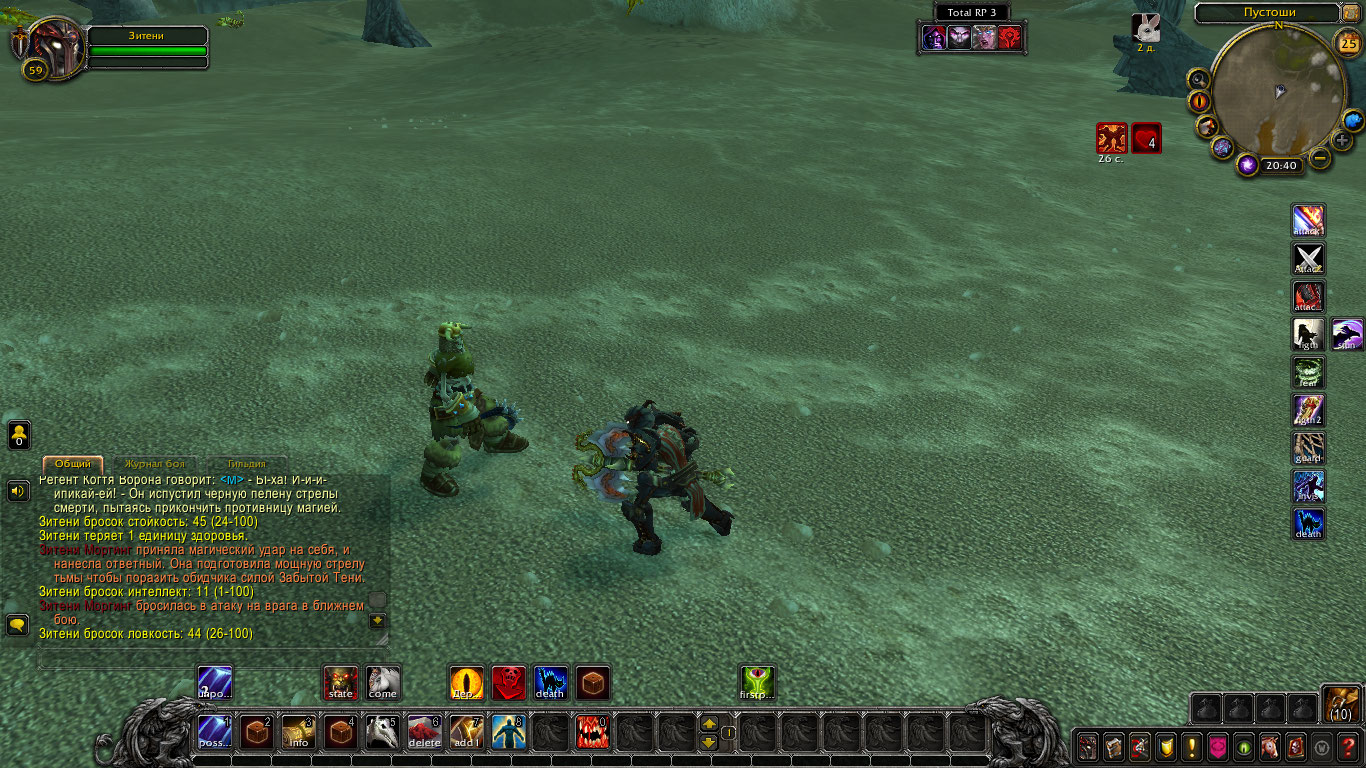
Task: Open the Журнал боя combat log tab
Action: 155,464
